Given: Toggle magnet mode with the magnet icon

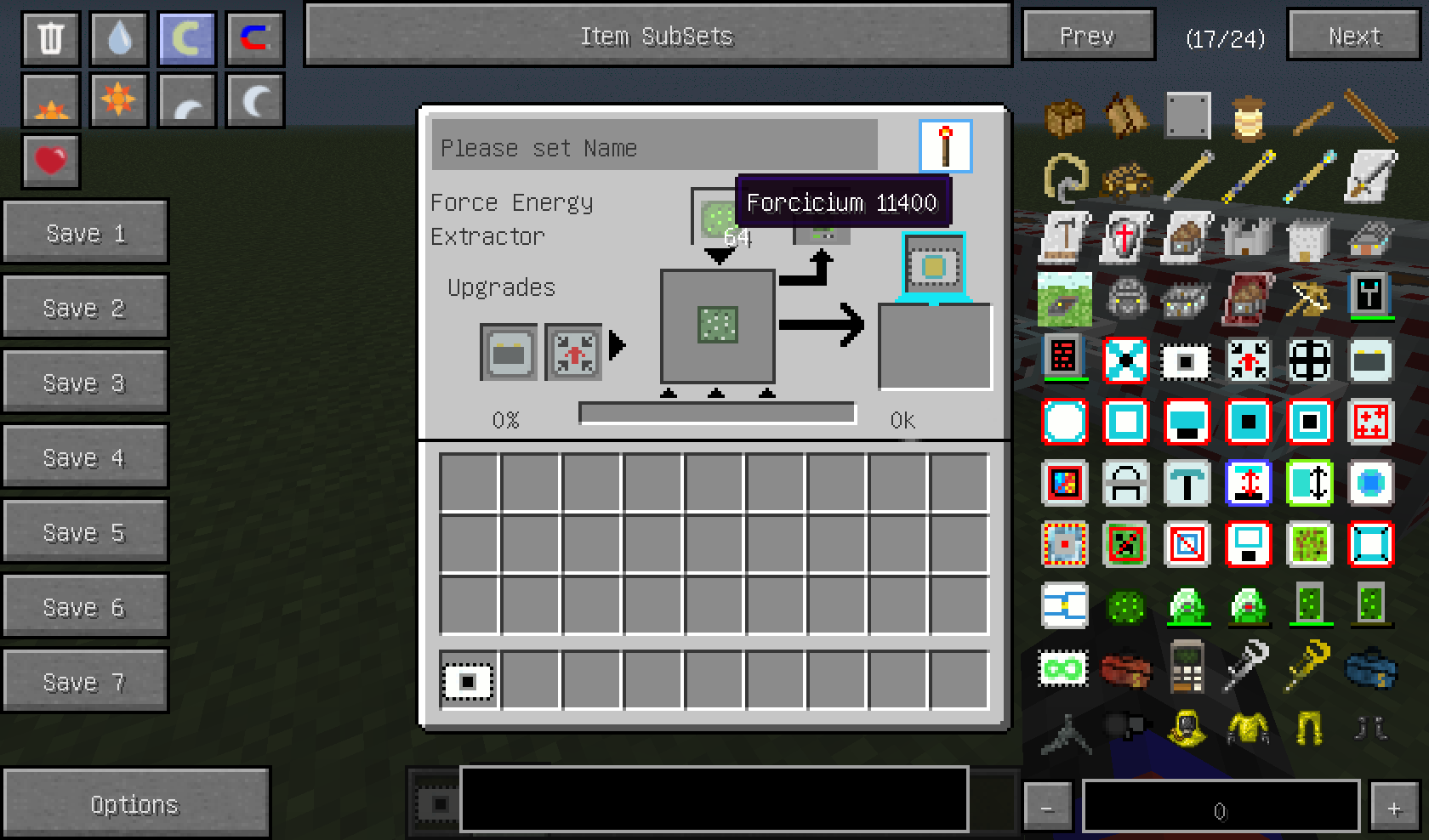Looking at the screenshot, I should click(x=253, y=37).
